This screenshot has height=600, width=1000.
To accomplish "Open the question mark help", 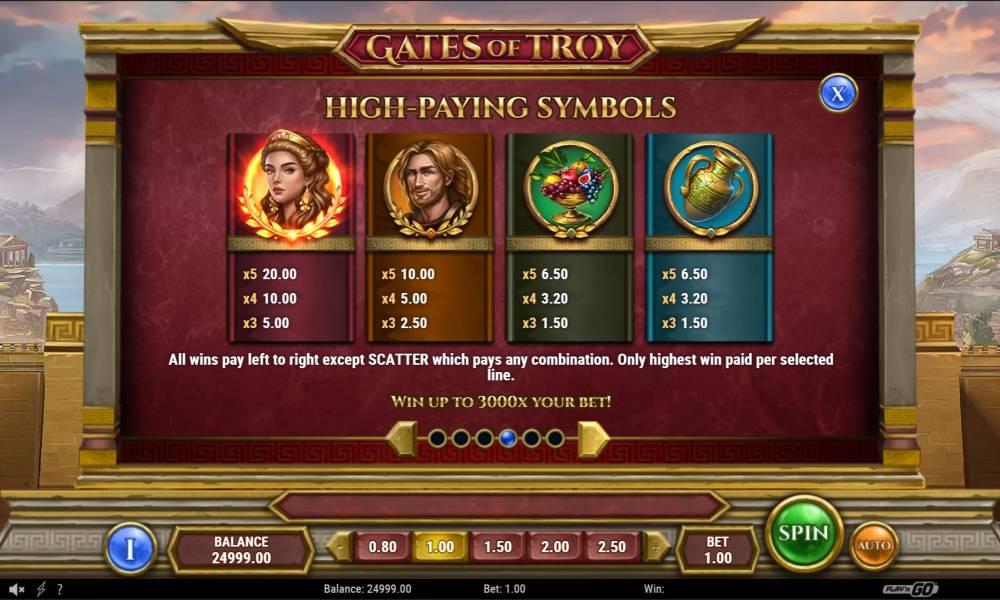I will tap(60, 589).
